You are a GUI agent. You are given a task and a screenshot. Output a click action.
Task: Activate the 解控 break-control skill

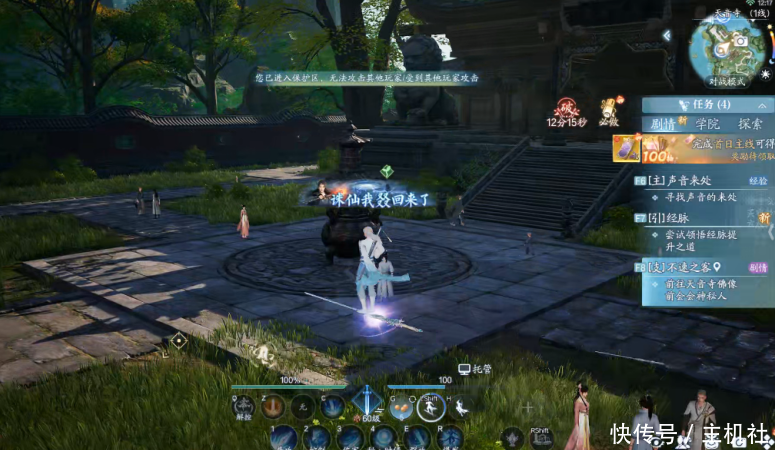(x=244, y=407)
